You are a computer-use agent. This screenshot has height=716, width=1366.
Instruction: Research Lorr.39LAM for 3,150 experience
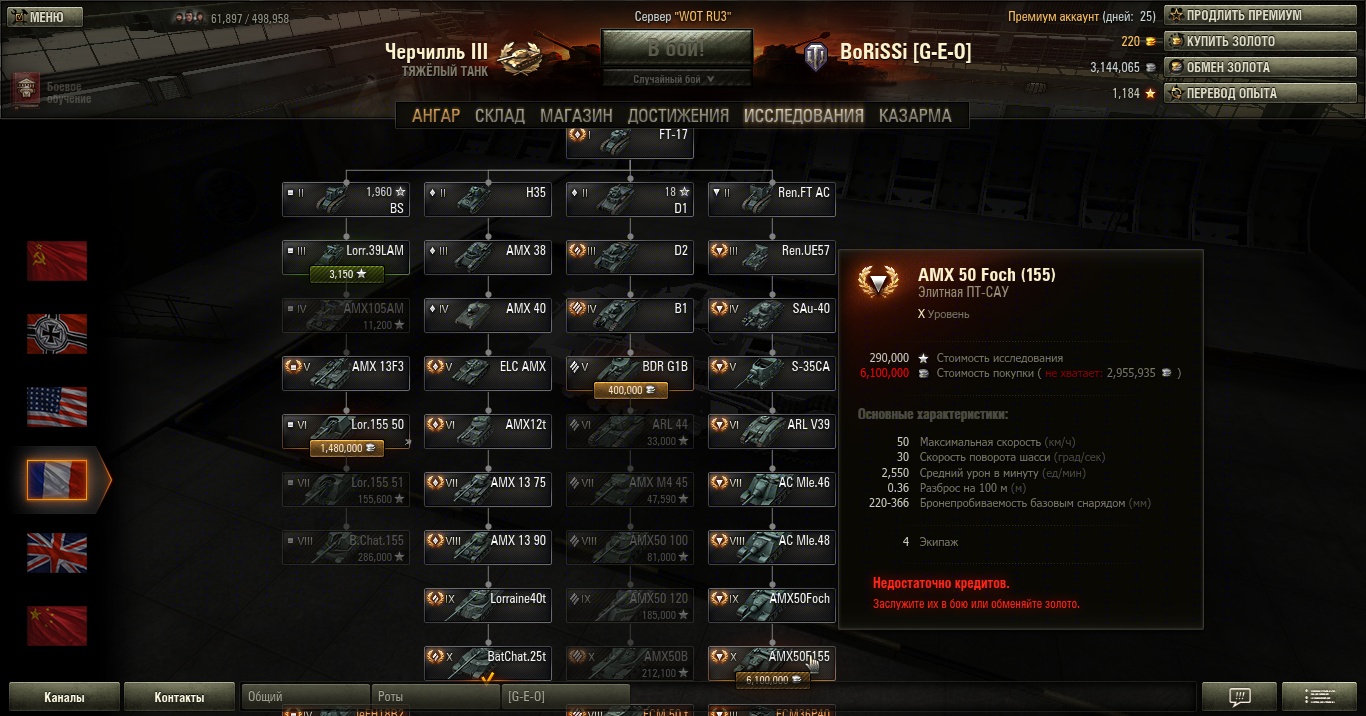coord(347,273)
